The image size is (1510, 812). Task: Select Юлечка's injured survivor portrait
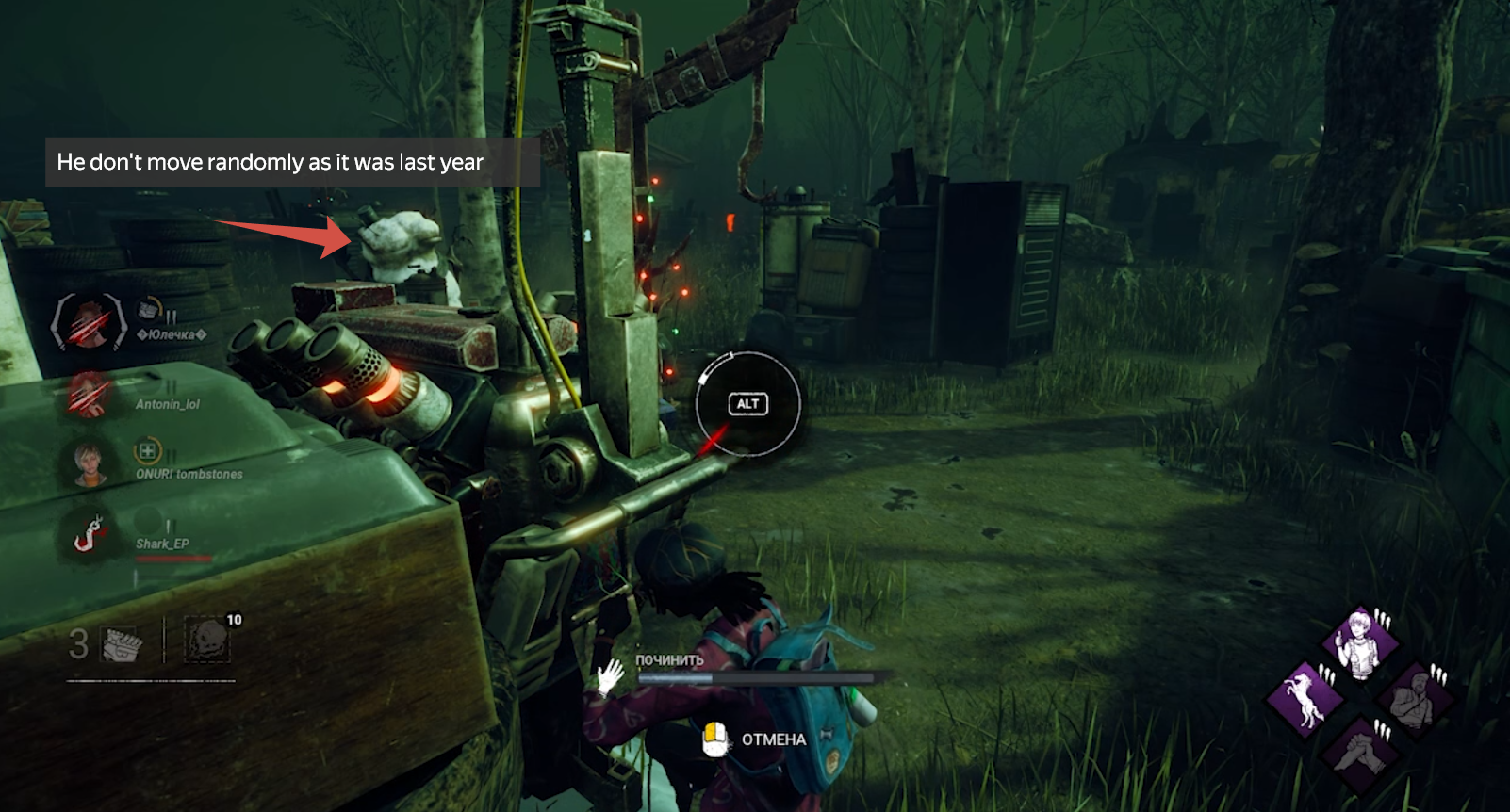tap(89, 321)
